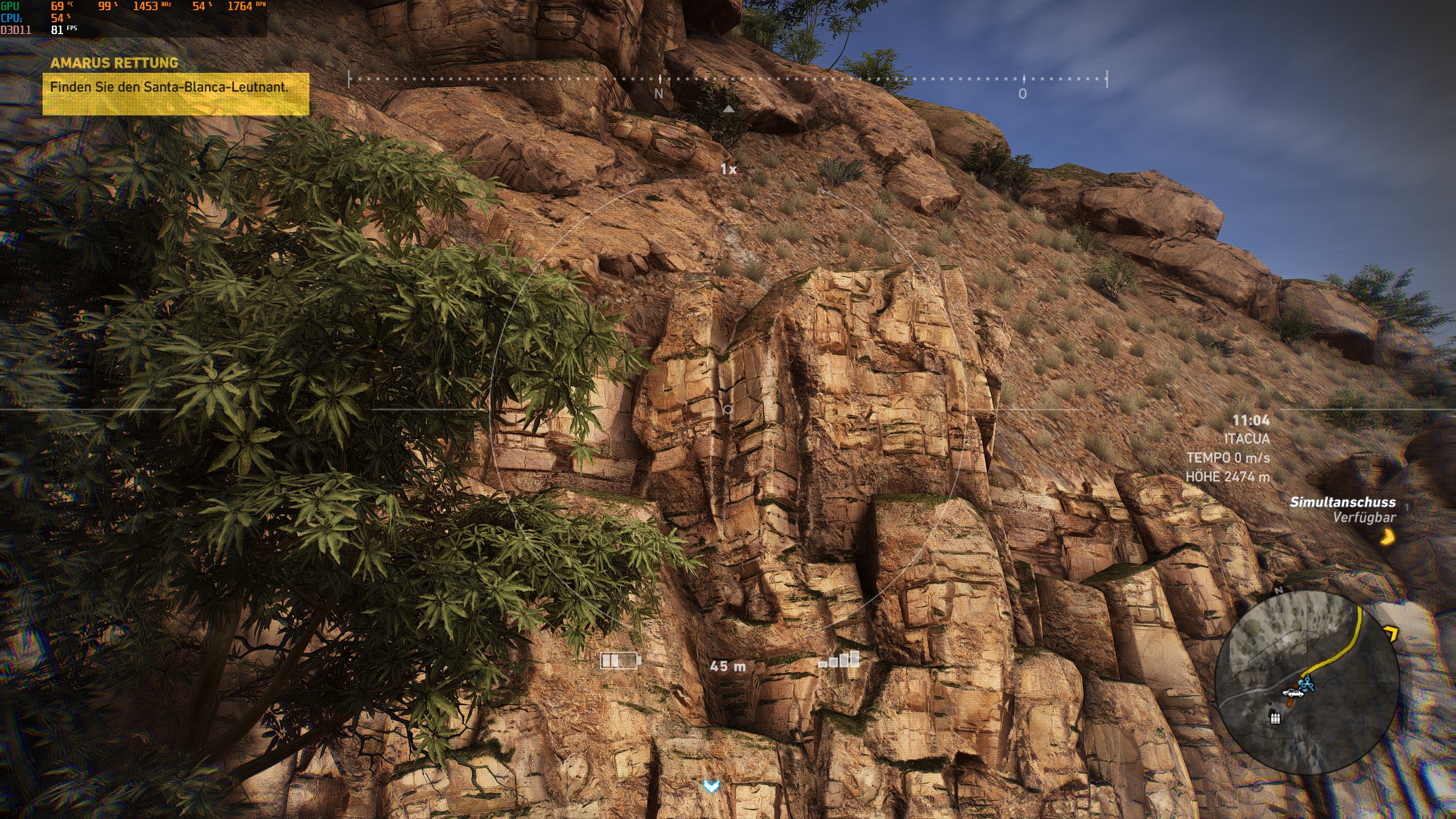This screenshot has width=1456, height=819.
Task: Click the ammo crate icon inside the minimap
Action: [x=1275, y=719]
